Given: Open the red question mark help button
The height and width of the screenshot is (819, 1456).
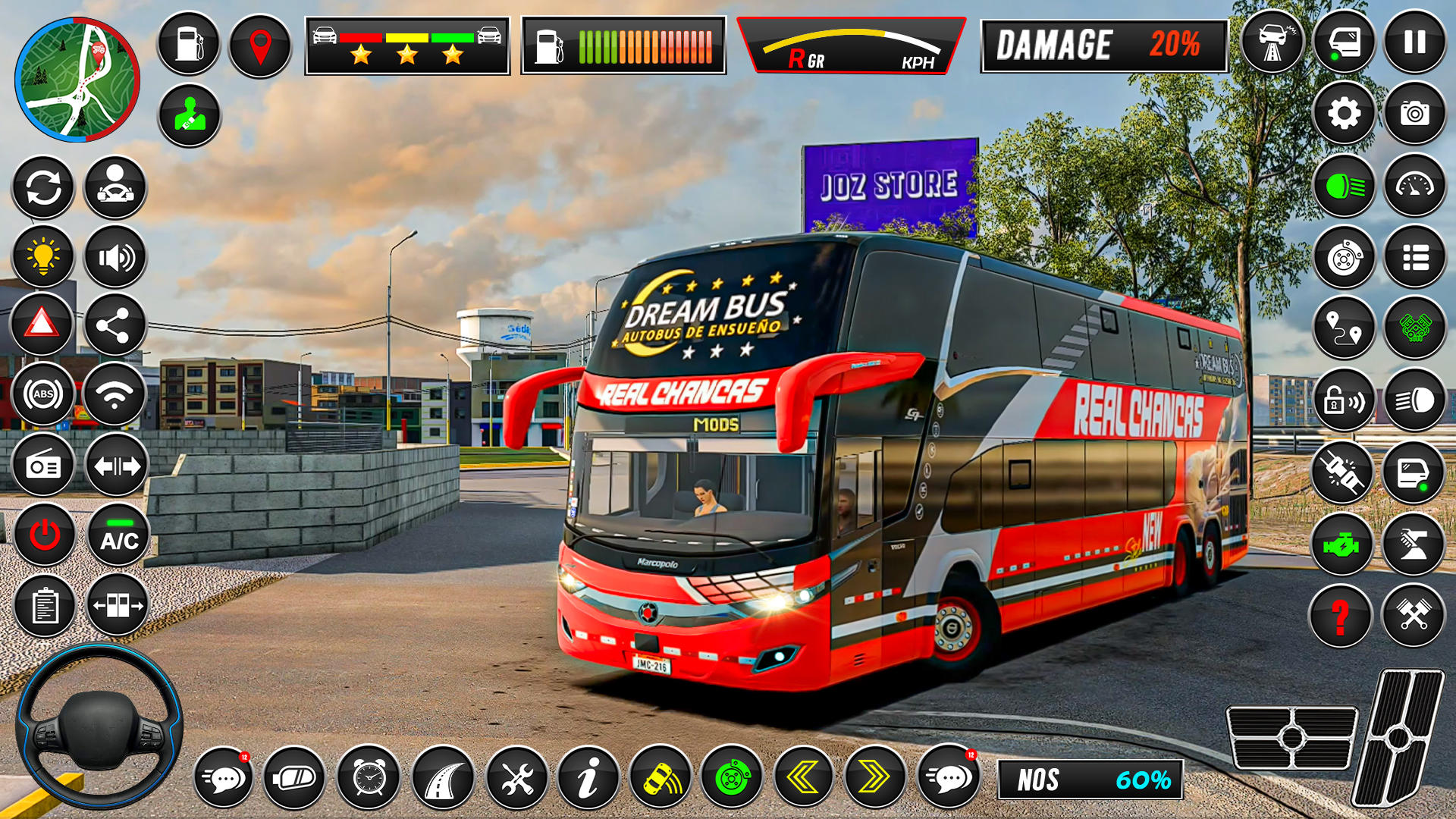Looking at the screenshot, I should coord(1340,616).
